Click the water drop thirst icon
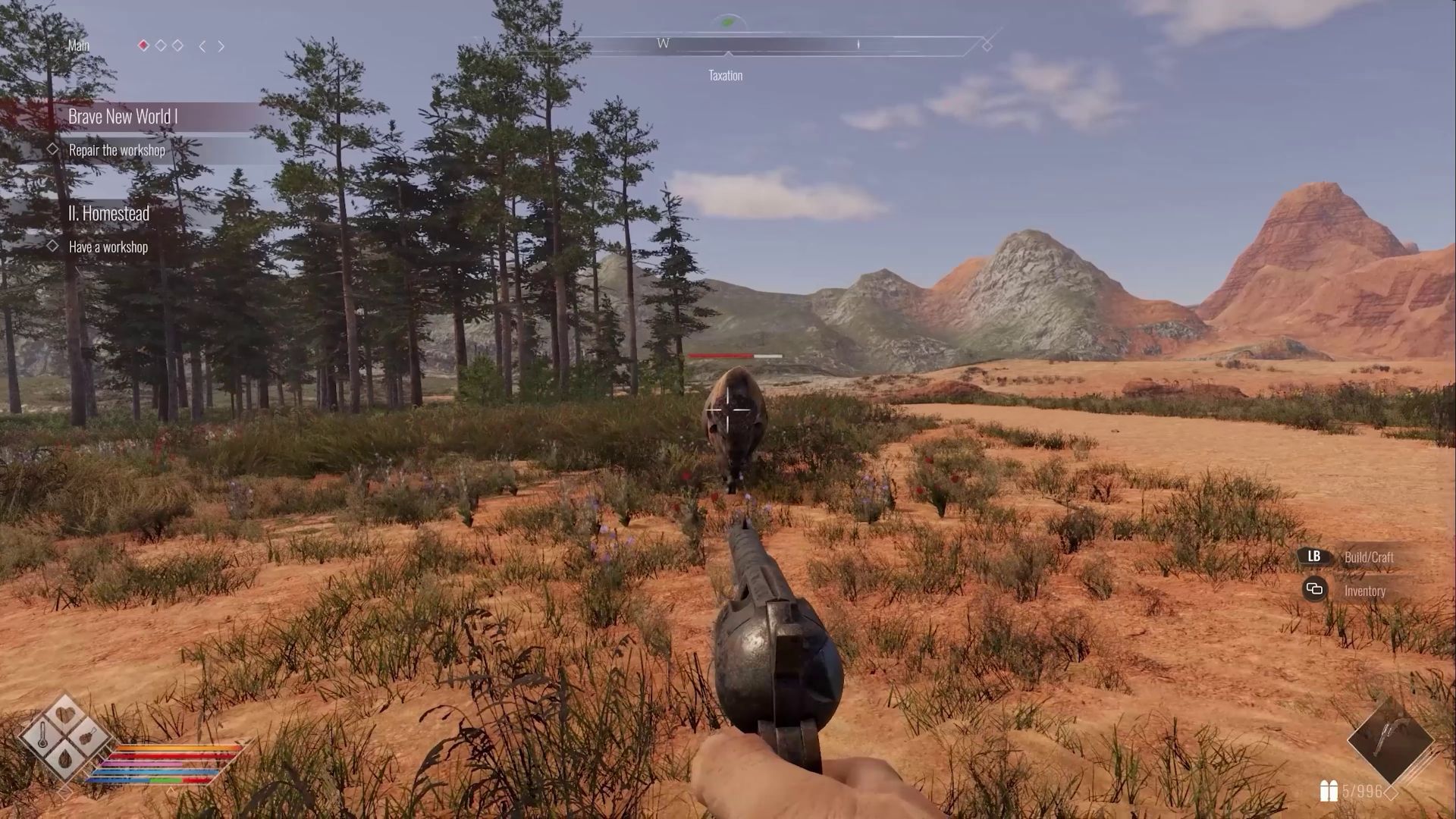This screenshot has width=1456, height=819. click(66, 757)
